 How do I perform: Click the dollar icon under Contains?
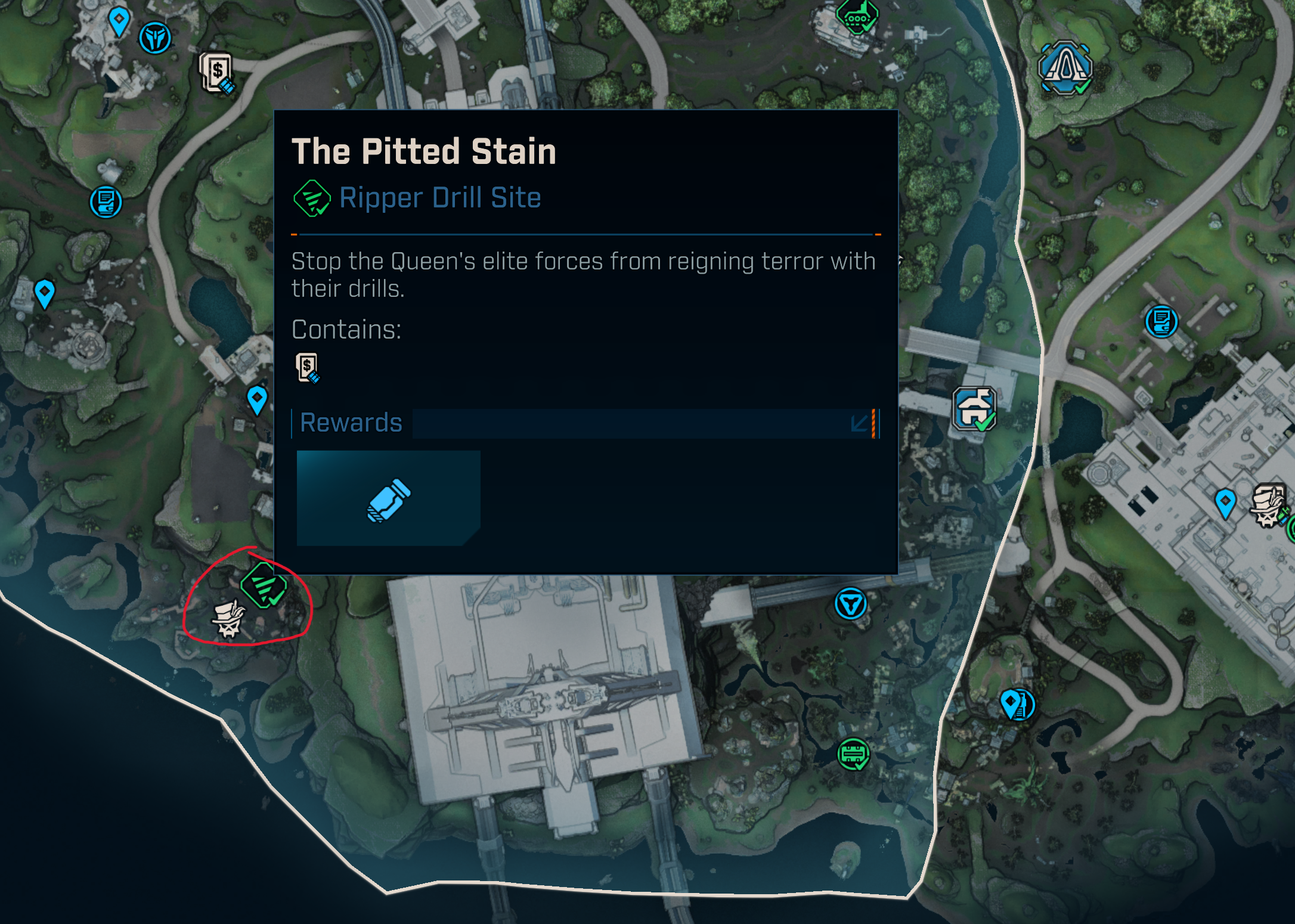click(x=308, y=368)
